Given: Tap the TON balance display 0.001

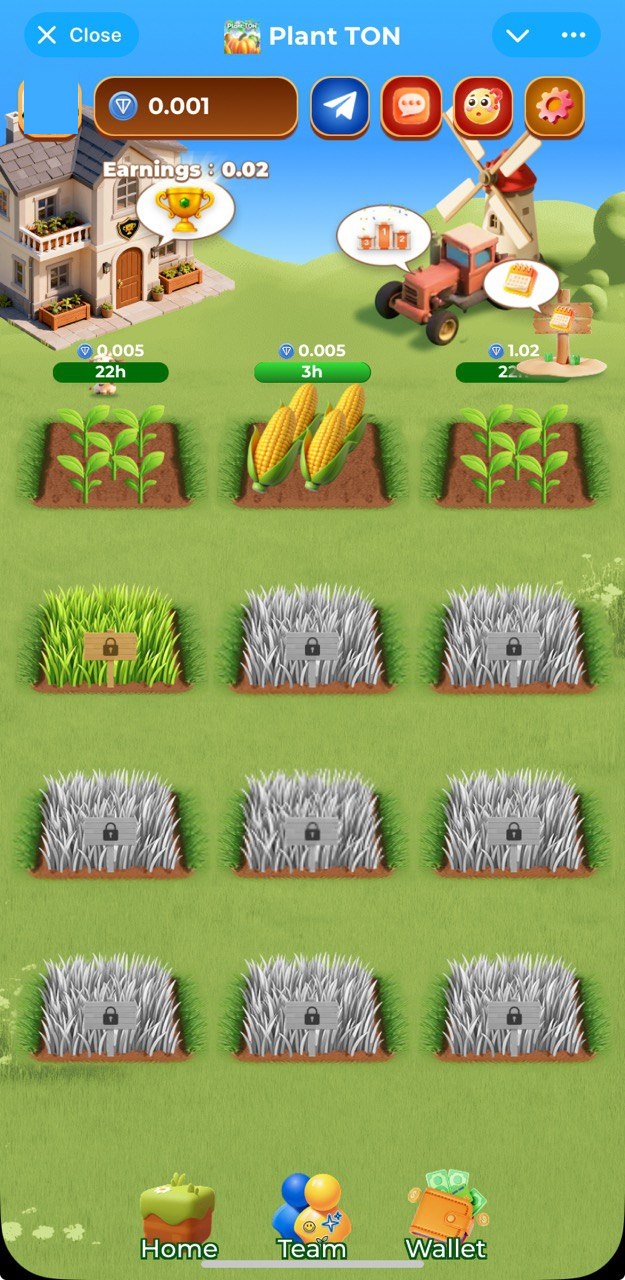Looking at the screenshot, I should tap(196, 107).
